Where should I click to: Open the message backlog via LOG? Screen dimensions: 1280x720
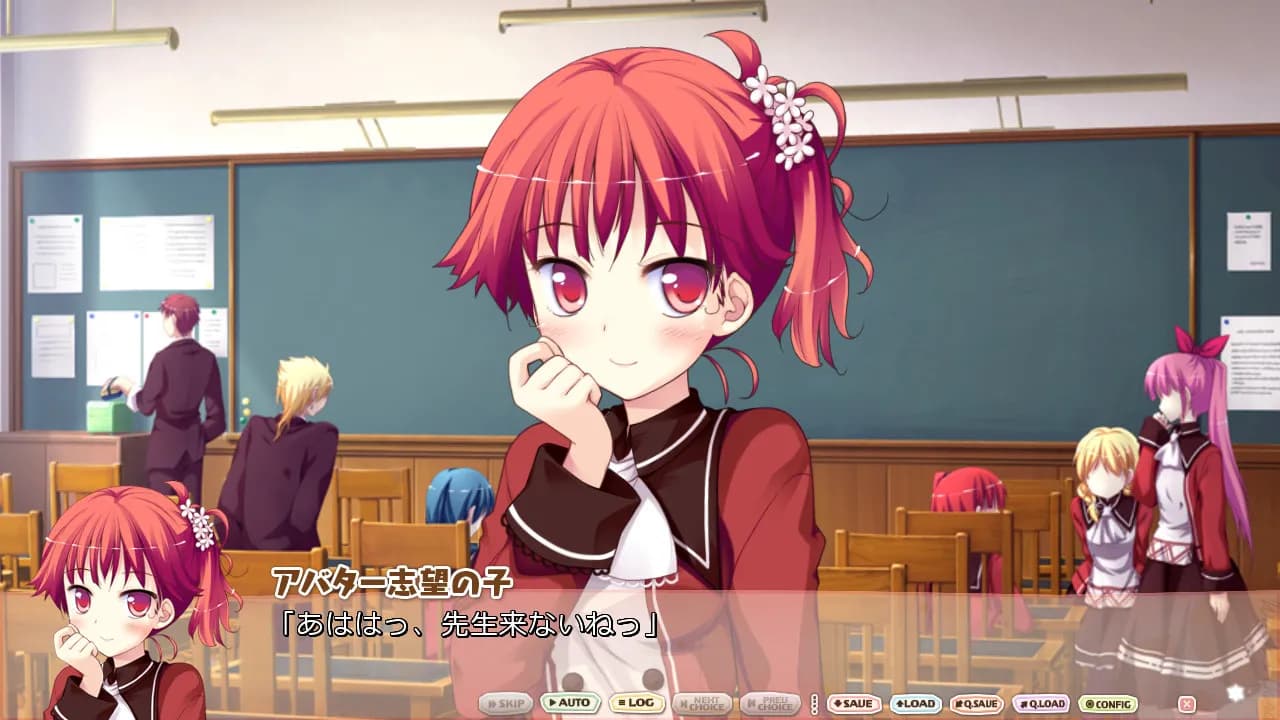637,703
